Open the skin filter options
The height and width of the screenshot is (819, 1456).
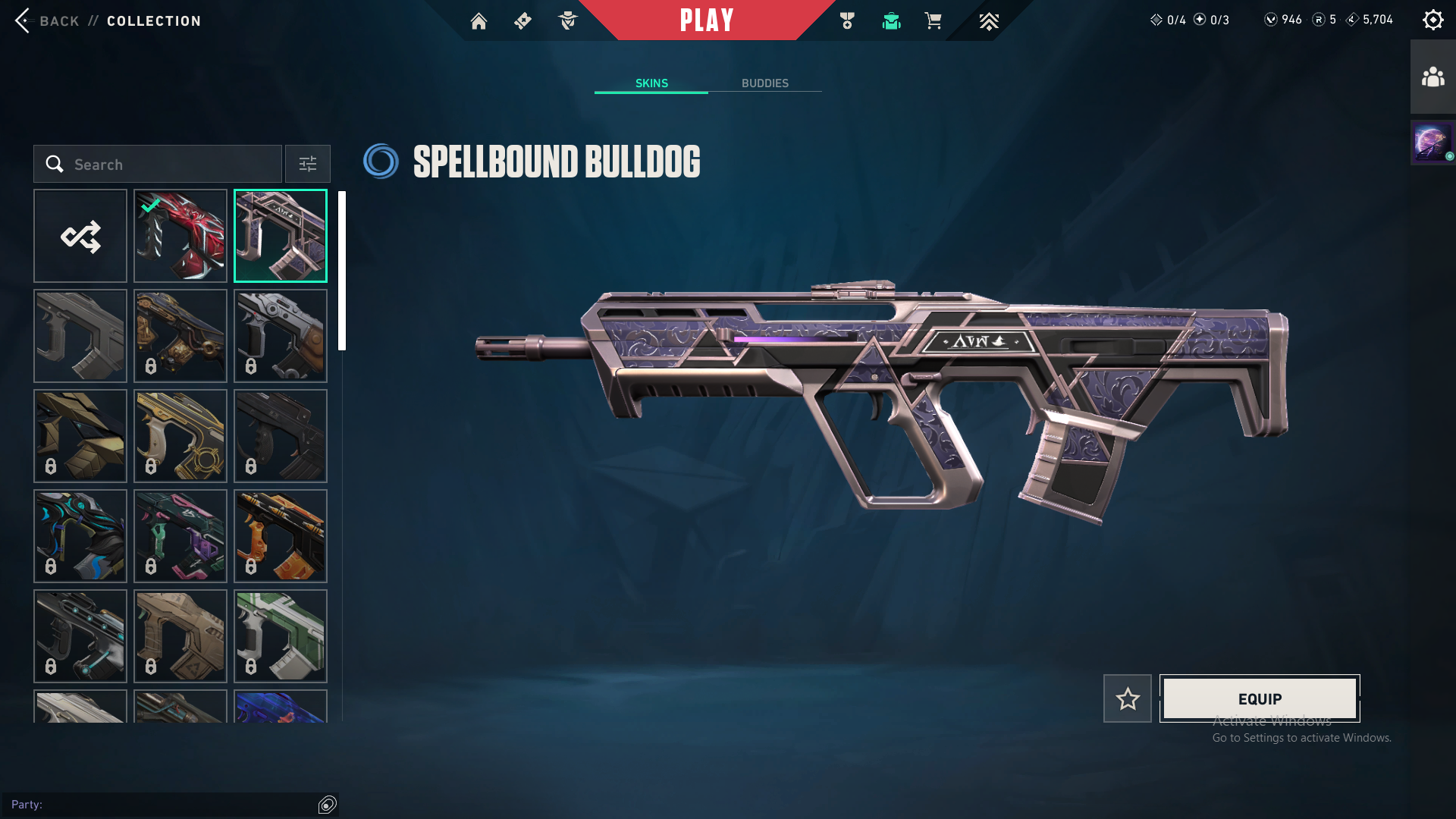[308, 165]
